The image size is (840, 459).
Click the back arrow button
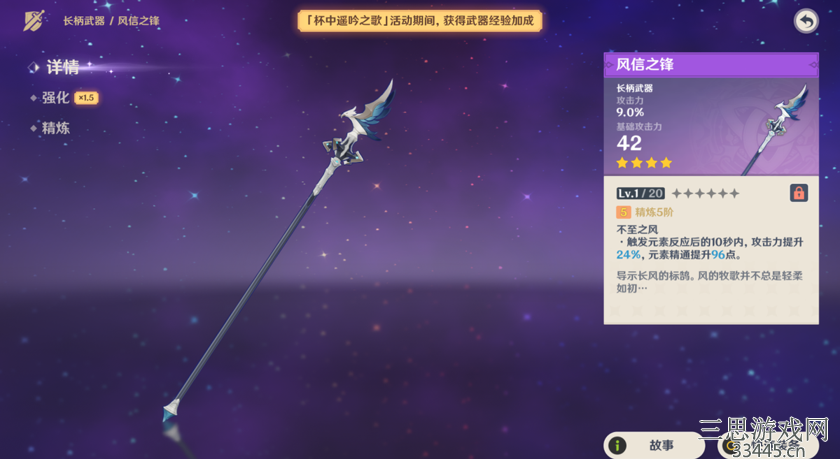[806, 21]
